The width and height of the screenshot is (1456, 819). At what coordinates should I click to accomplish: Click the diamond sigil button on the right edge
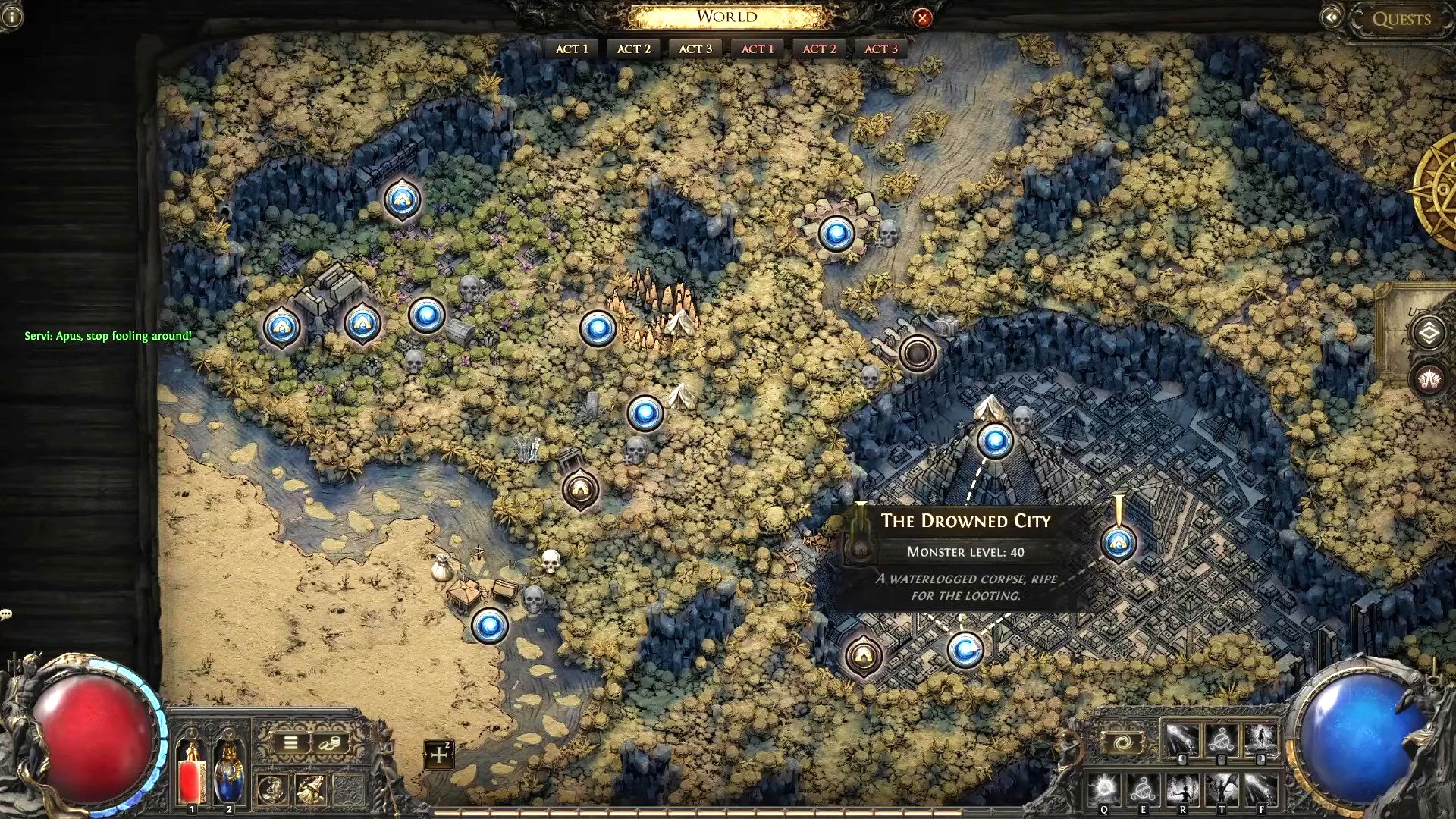(x=1427, y=333)
